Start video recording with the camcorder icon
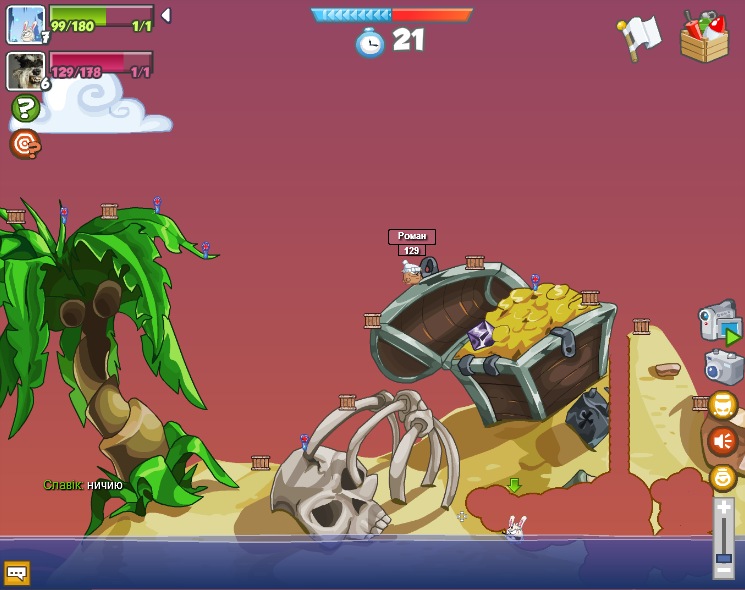 (719, 321)
